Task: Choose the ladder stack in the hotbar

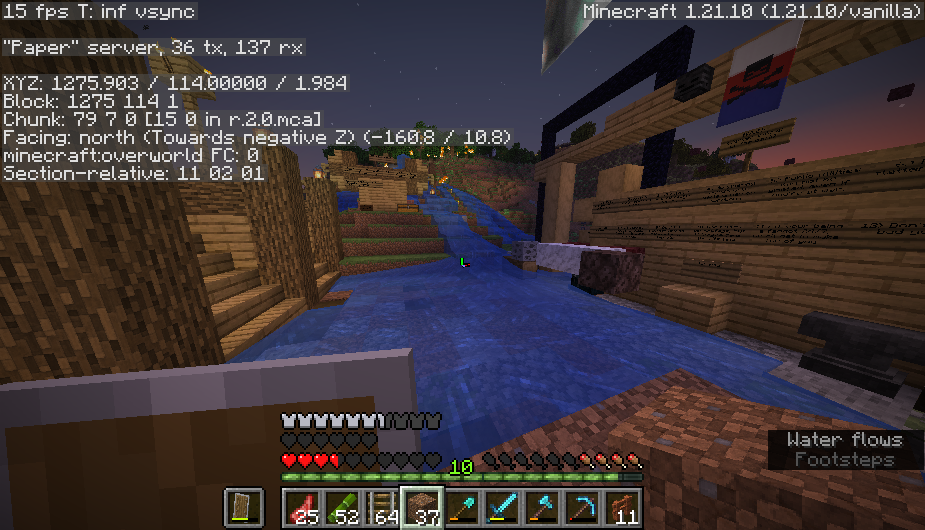Action: pos(381,508)
